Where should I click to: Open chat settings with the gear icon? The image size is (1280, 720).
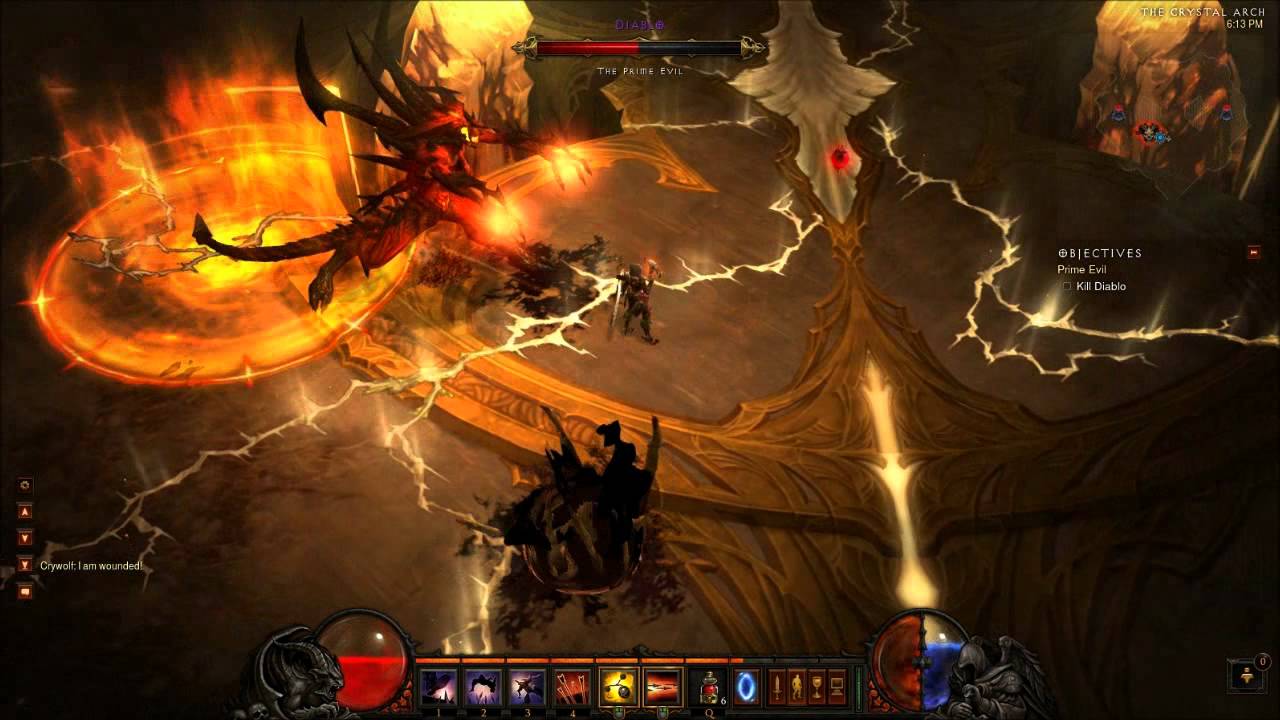25,486
